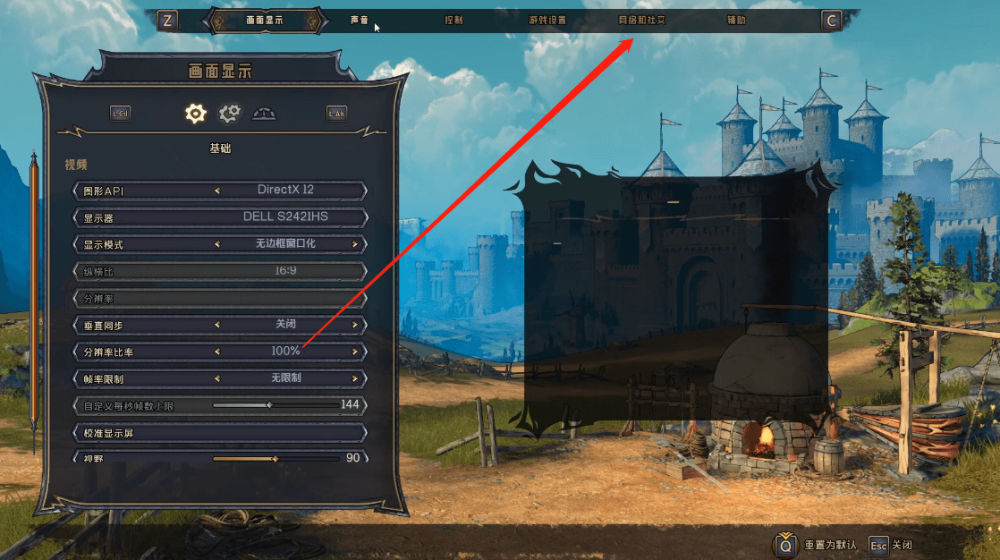
Task: Click left arrow on 图形API row
Action: coord(217,190)
